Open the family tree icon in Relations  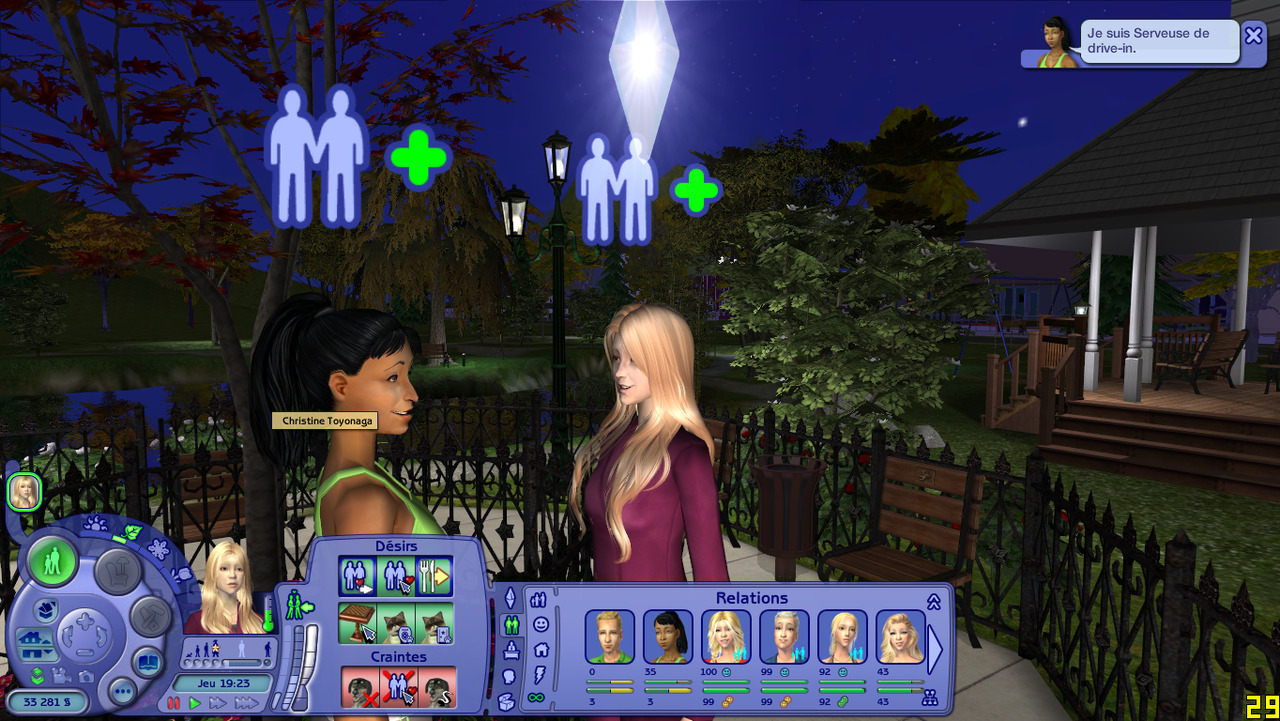(x=929, y=698)
